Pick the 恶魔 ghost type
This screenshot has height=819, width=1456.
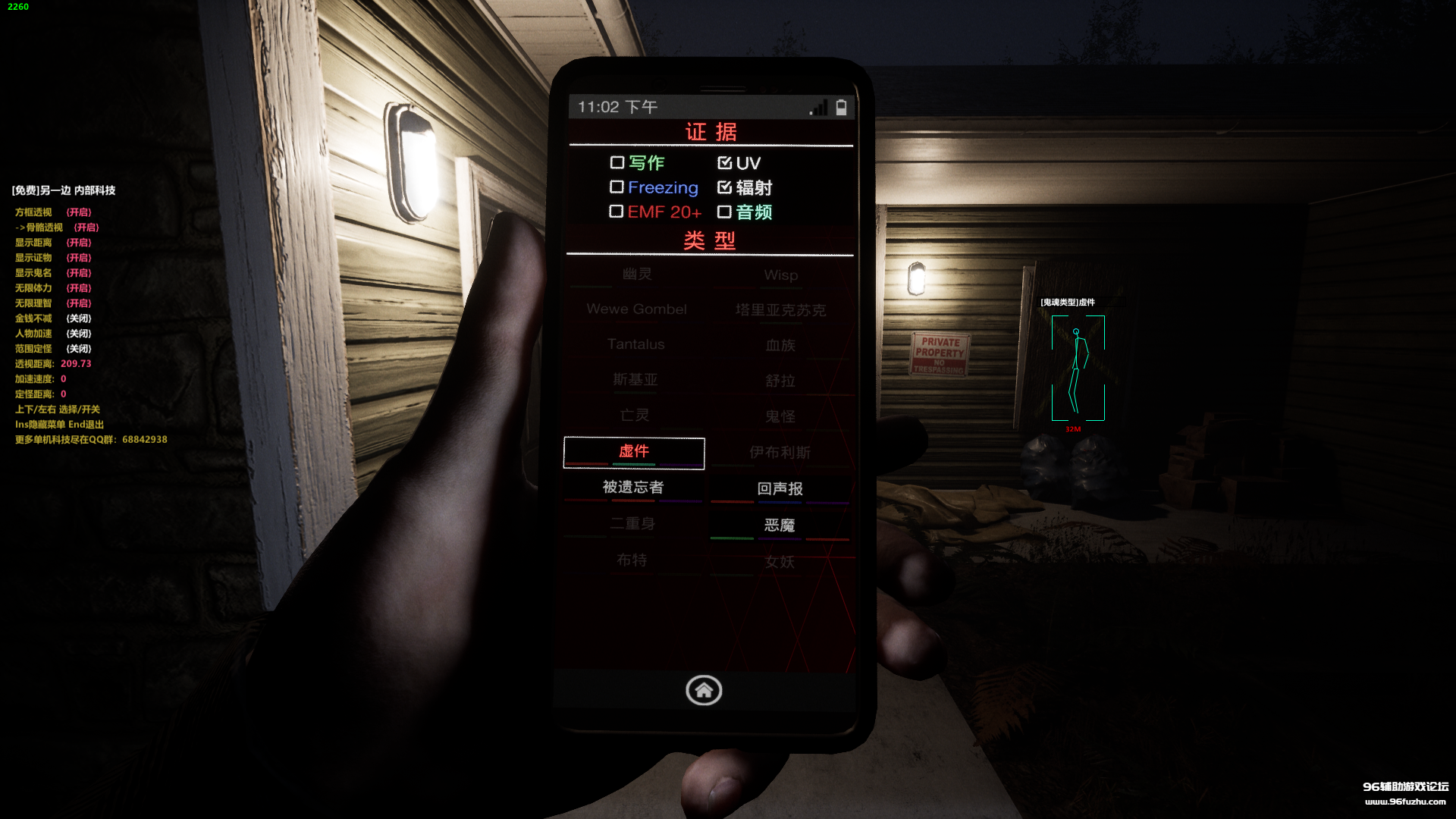(780, 526)
